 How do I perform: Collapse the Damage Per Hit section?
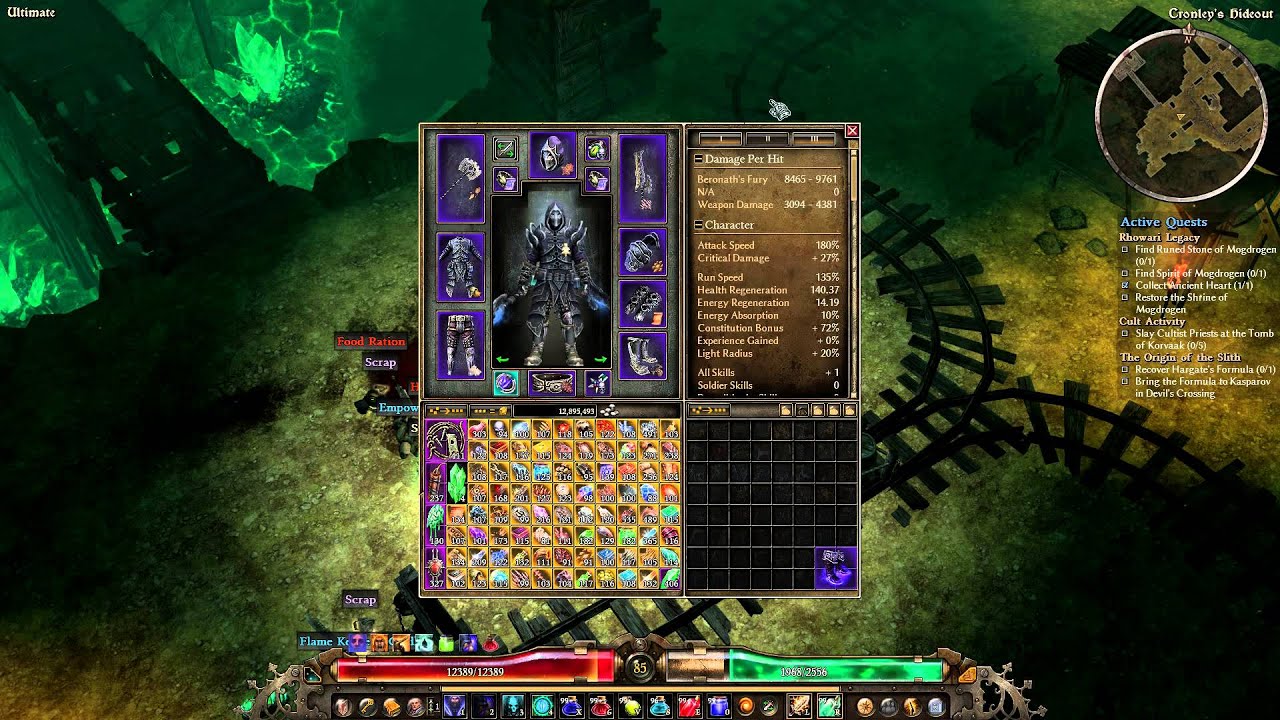click(698, 159)
